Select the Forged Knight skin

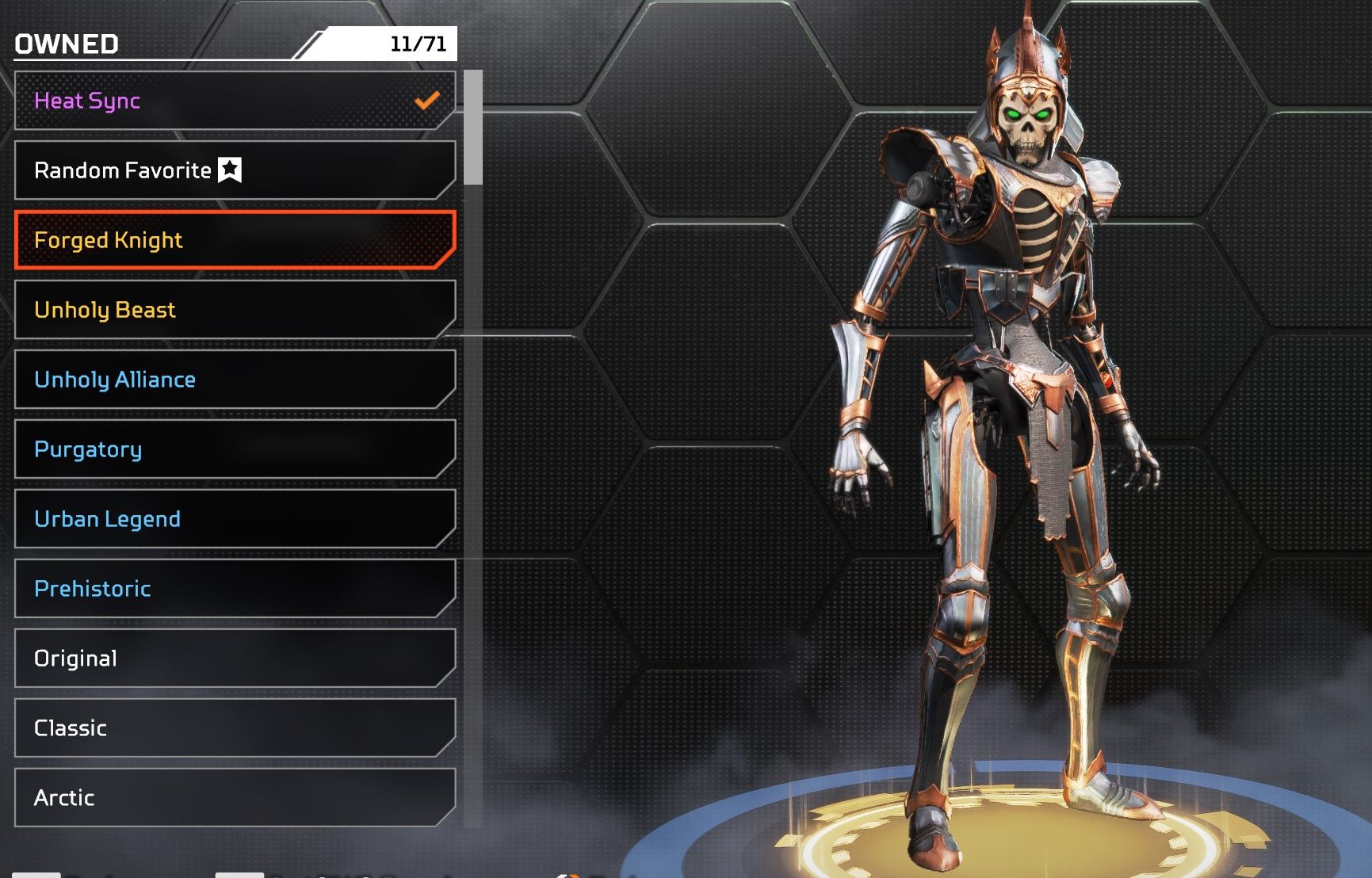[235, 240]
